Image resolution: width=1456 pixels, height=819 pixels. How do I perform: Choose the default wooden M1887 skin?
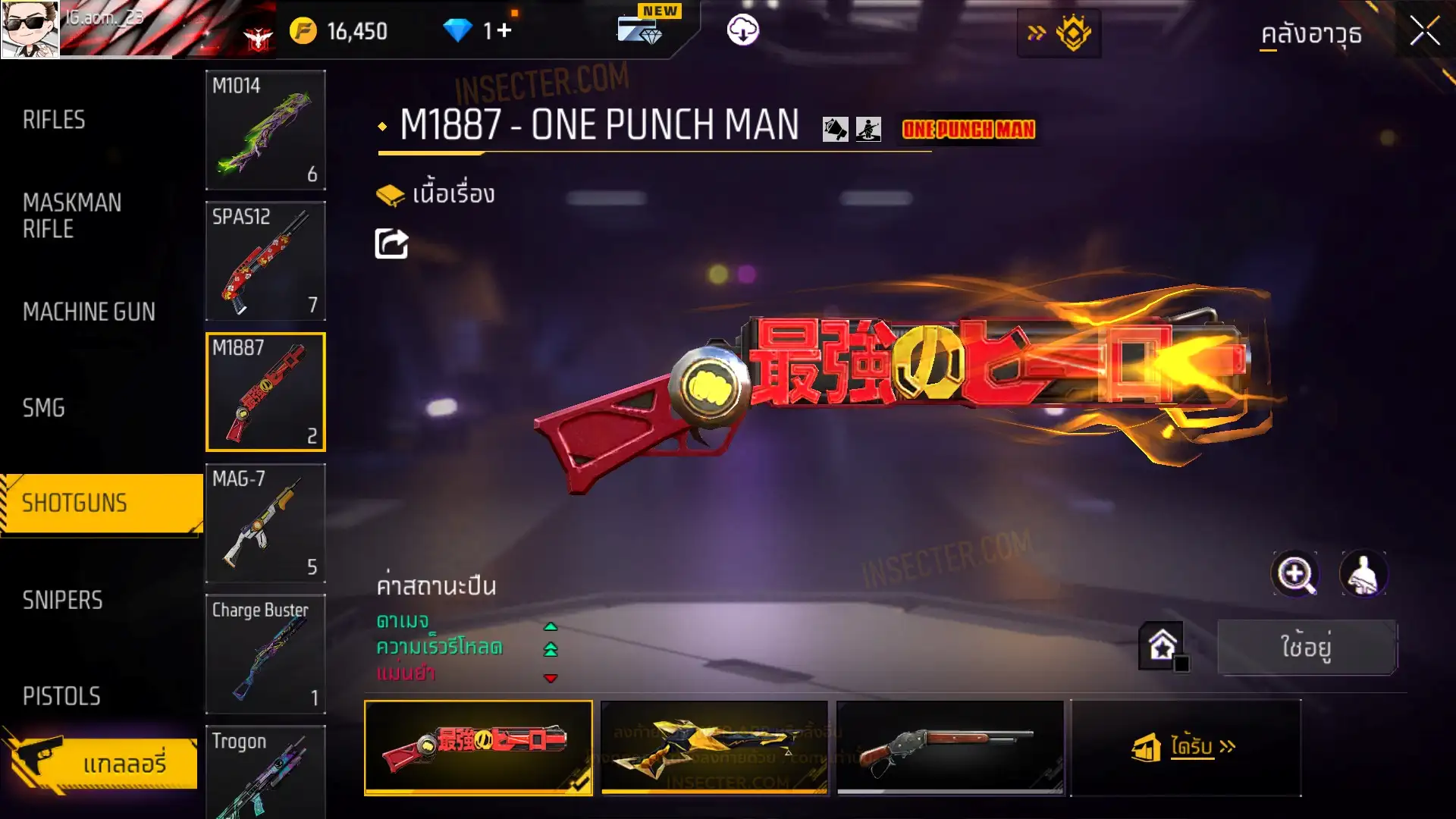pos(949,748)
